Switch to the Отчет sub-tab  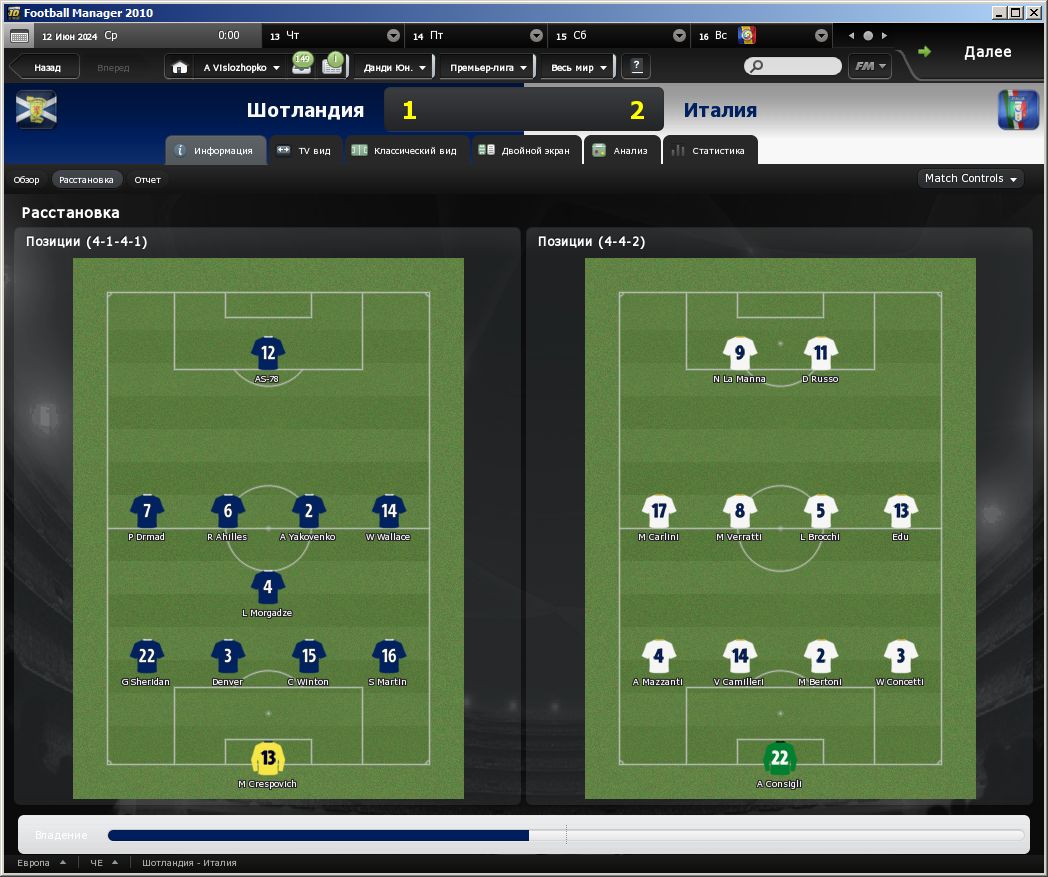147,180
